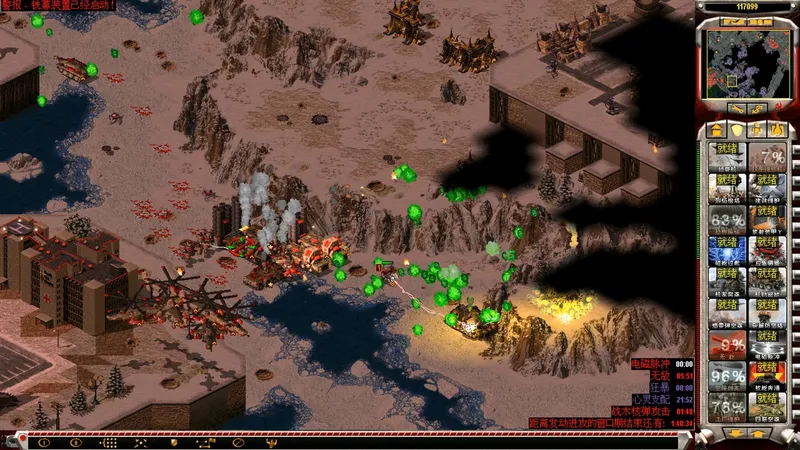Switch to the vehicles build tab
This screenshot has width=800, height=450.
[776, 130]
